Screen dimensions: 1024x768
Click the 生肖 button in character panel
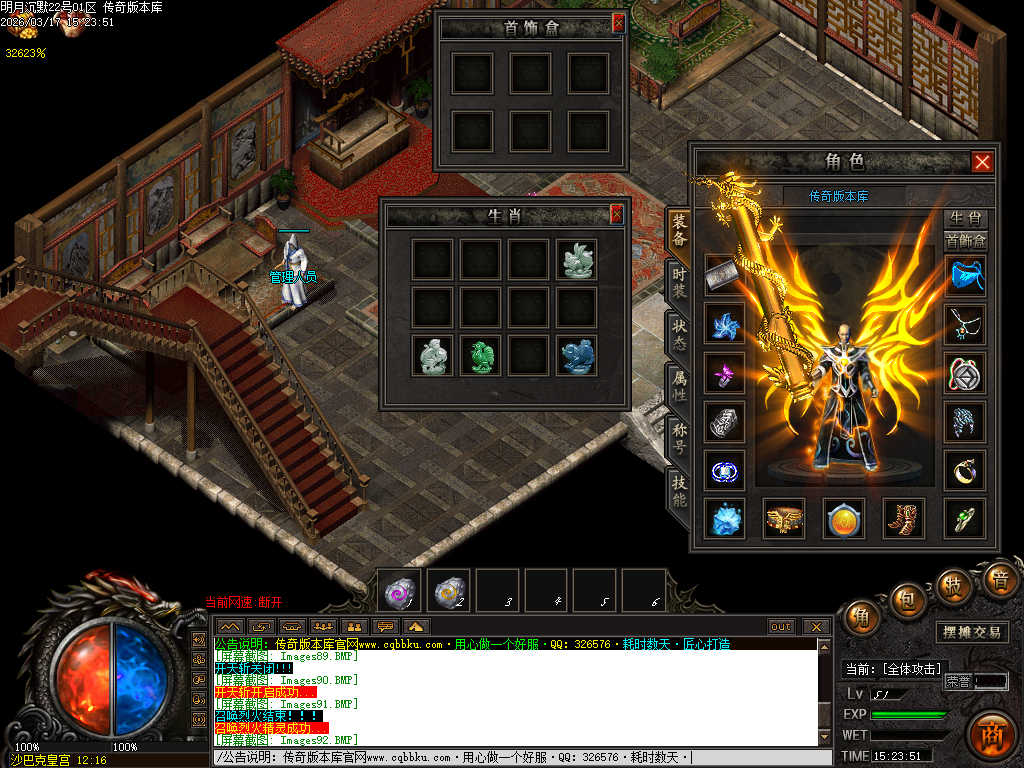[x=966, y=218]
